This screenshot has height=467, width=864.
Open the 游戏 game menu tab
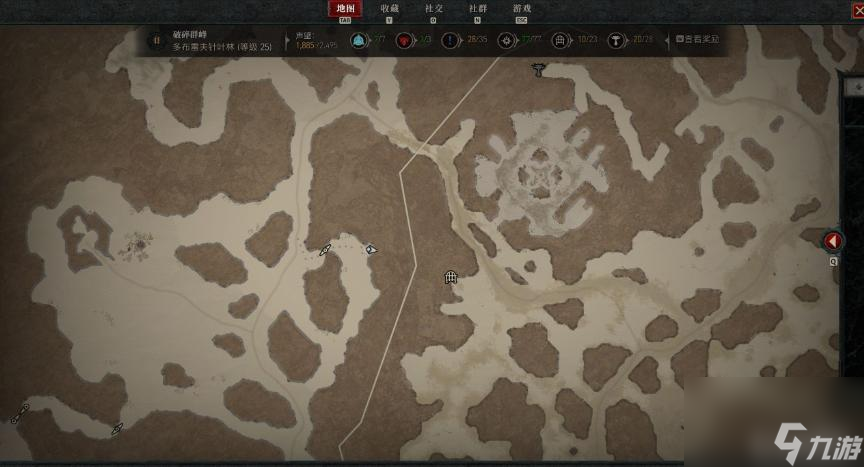521,9
